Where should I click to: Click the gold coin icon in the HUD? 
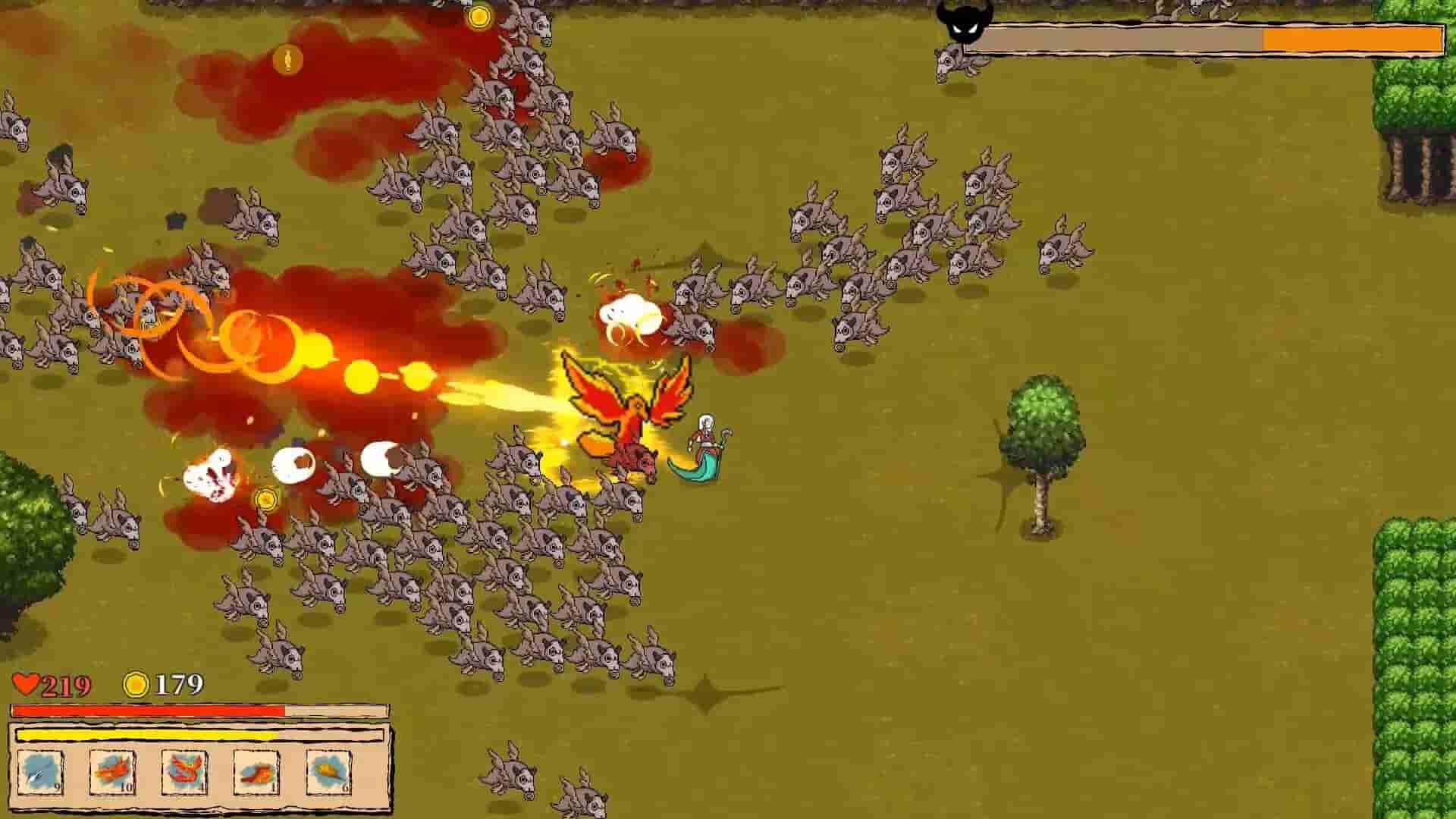[136, 686]
